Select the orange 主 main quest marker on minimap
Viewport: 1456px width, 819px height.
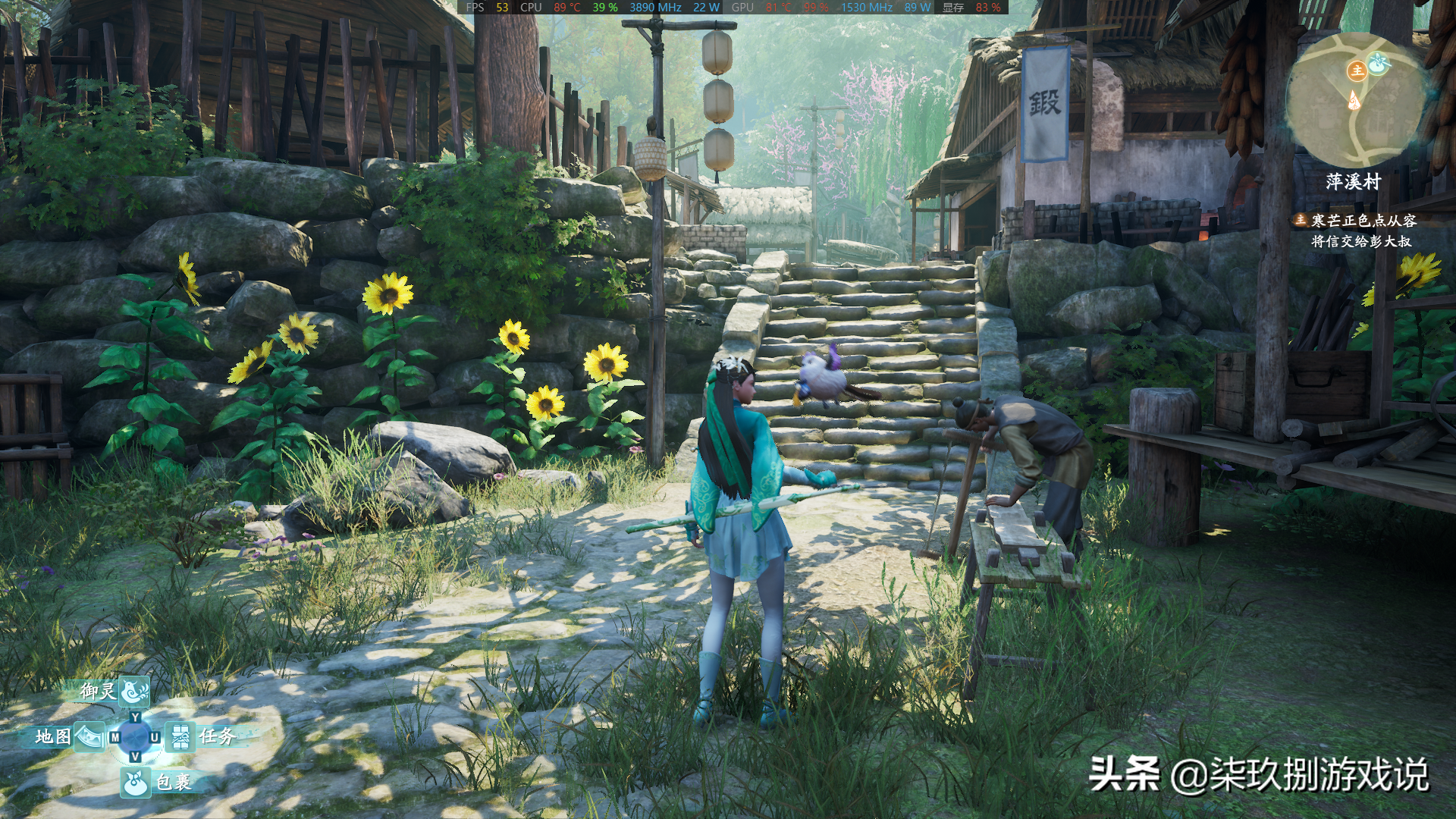pyautogui.click(x=1356, y=71)
